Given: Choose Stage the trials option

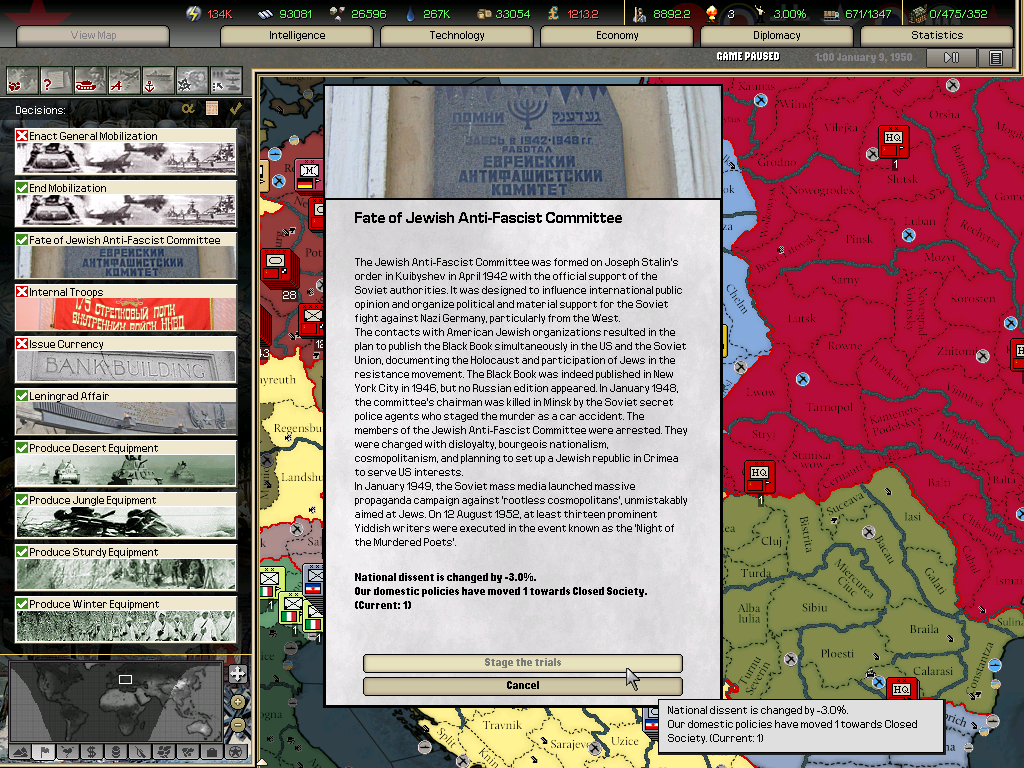Looking at the screenshot, I should 522,663.
